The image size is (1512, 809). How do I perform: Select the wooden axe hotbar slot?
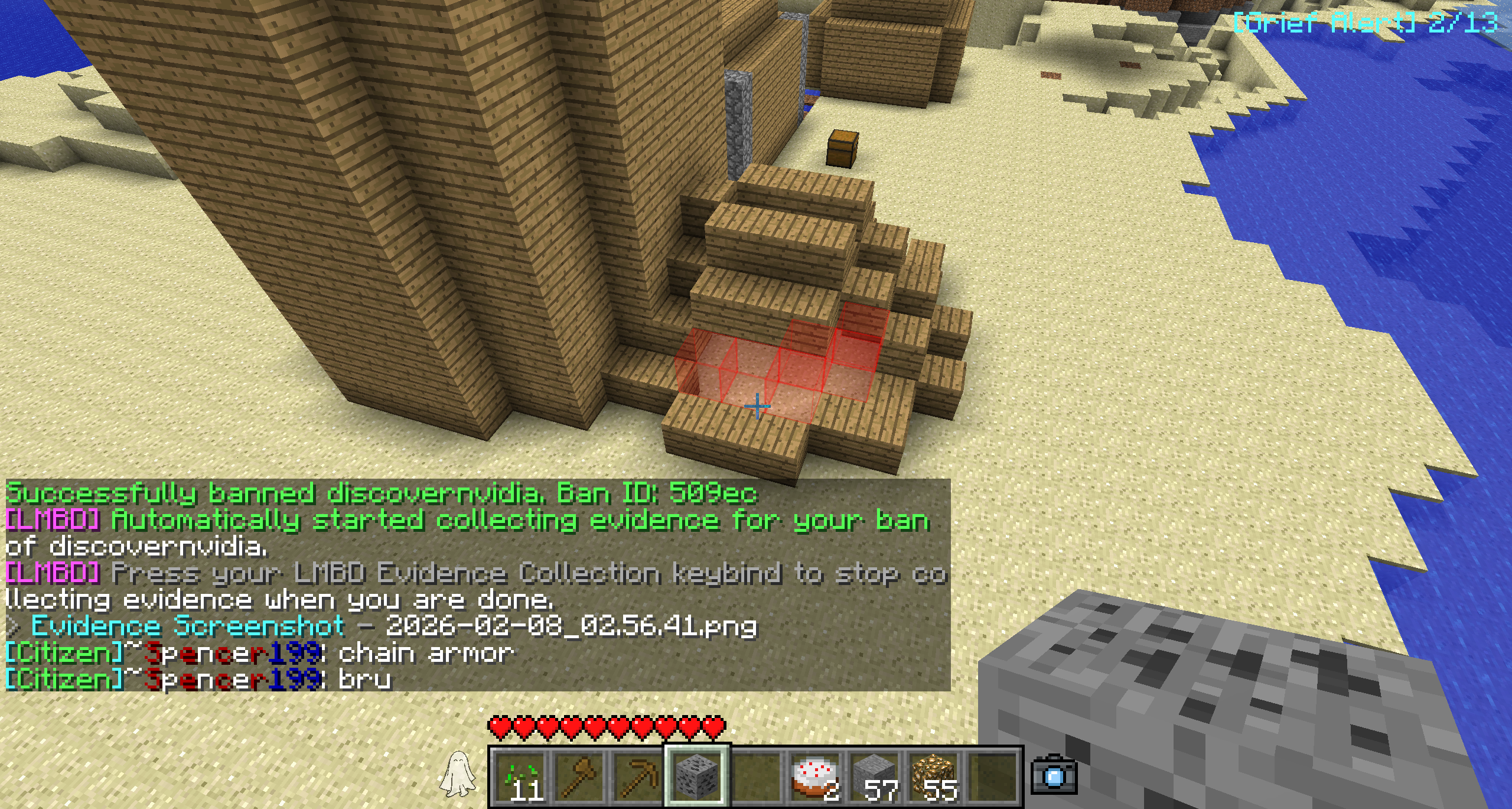point(579,776)
